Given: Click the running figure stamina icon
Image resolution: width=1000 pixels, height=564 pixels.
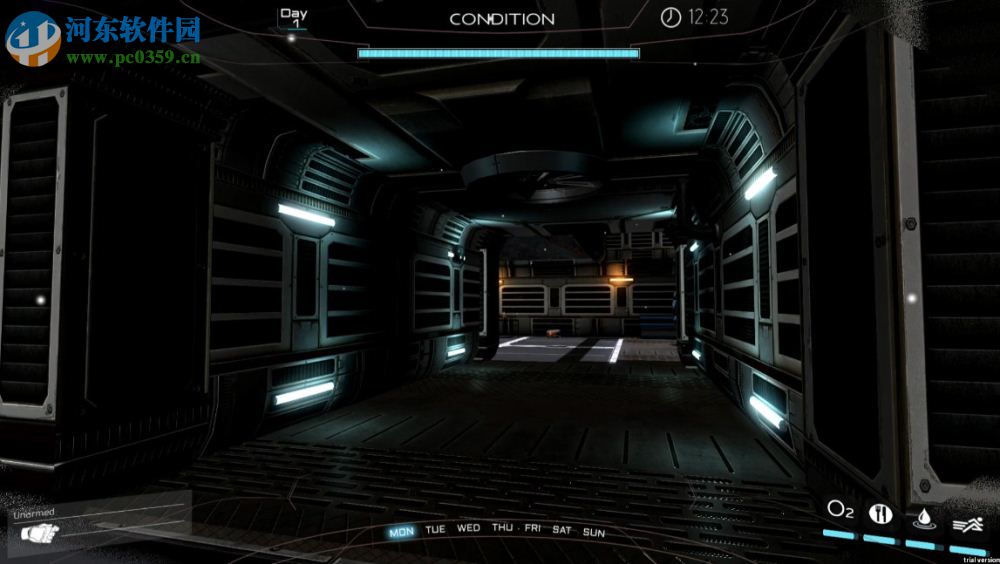Looking at the screenshot, I should point(967,522).
